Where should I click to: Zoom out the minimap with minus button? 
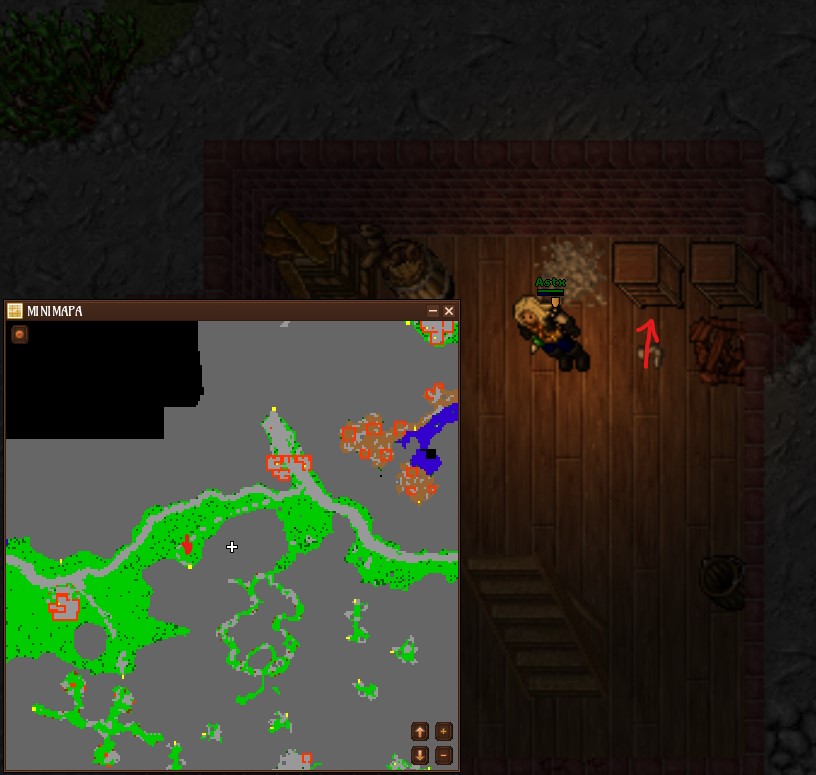click(x=443, y=755)
